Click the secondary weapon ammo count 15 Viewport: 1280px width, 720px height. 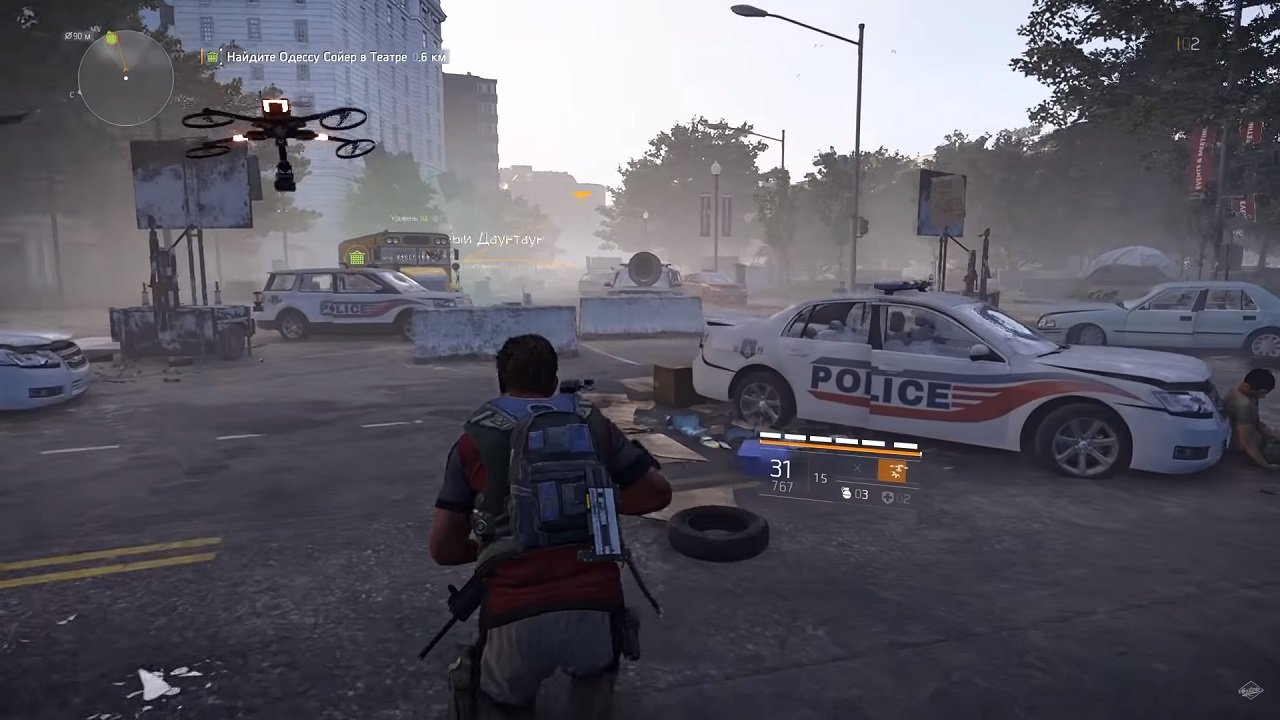click(820, 477)
